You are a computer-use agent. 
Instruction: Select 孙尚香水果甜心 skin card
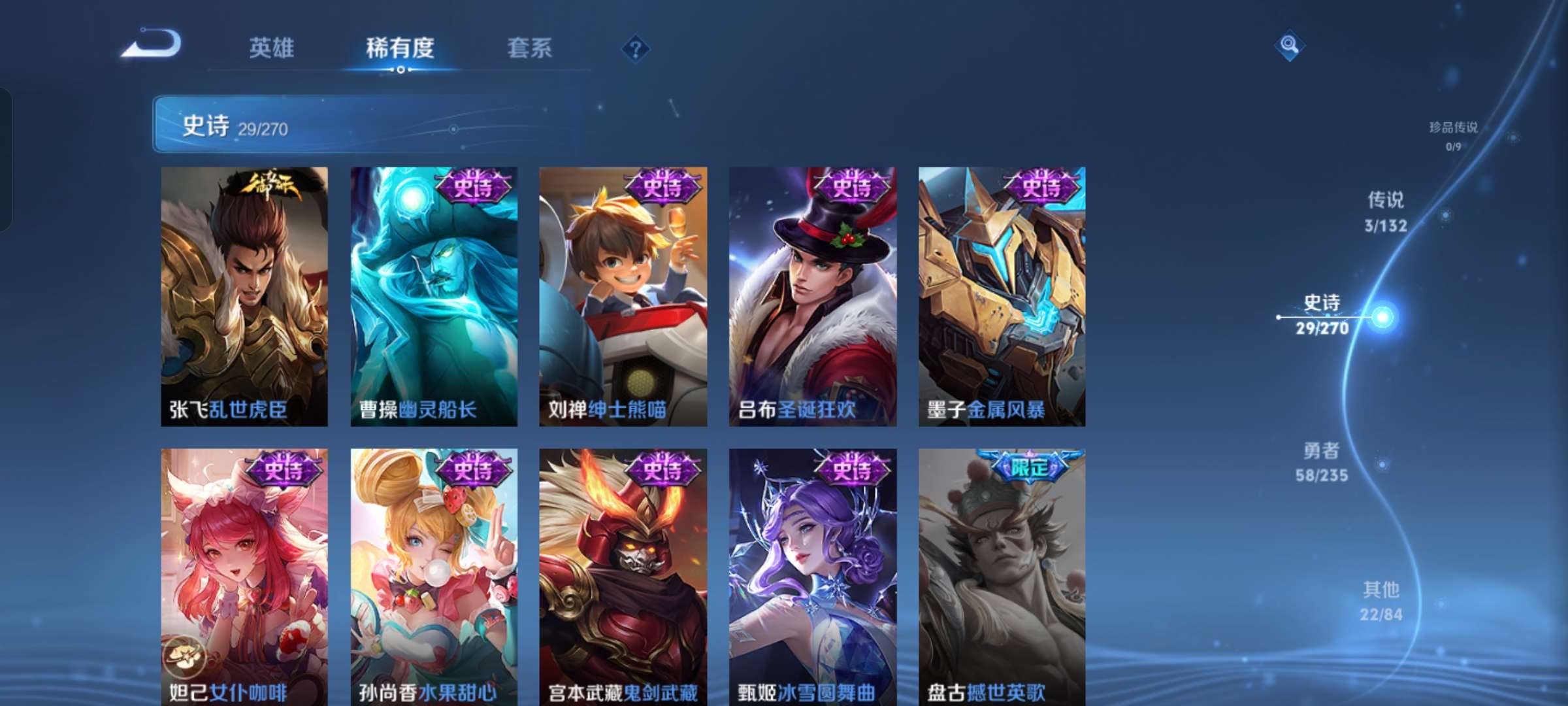pos(434,575)
